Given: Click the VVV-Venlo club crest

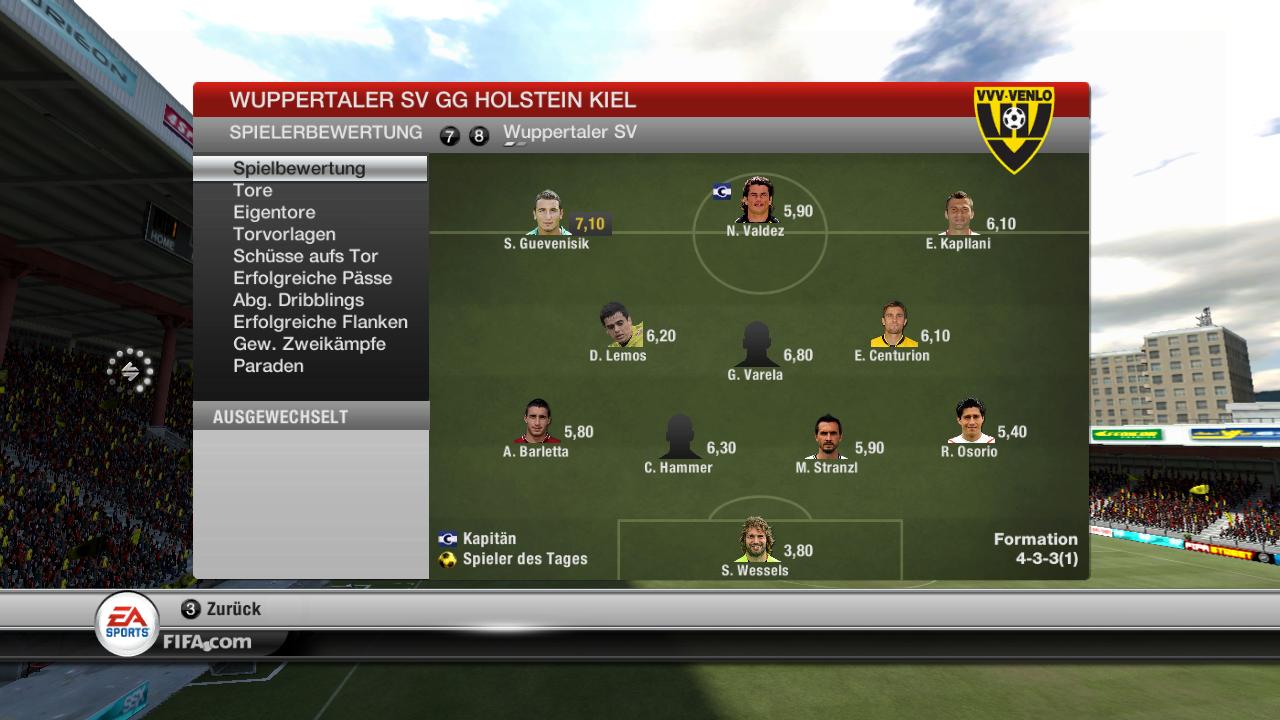Looking at the screenshot, I should click(1014, 128).
